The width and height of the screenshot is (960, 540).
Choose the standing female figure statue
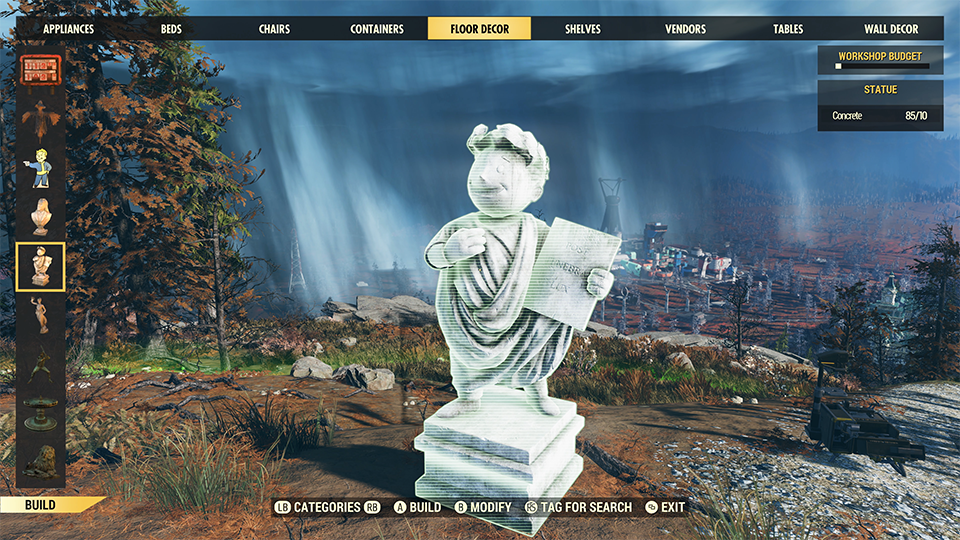tap(41, 315)
